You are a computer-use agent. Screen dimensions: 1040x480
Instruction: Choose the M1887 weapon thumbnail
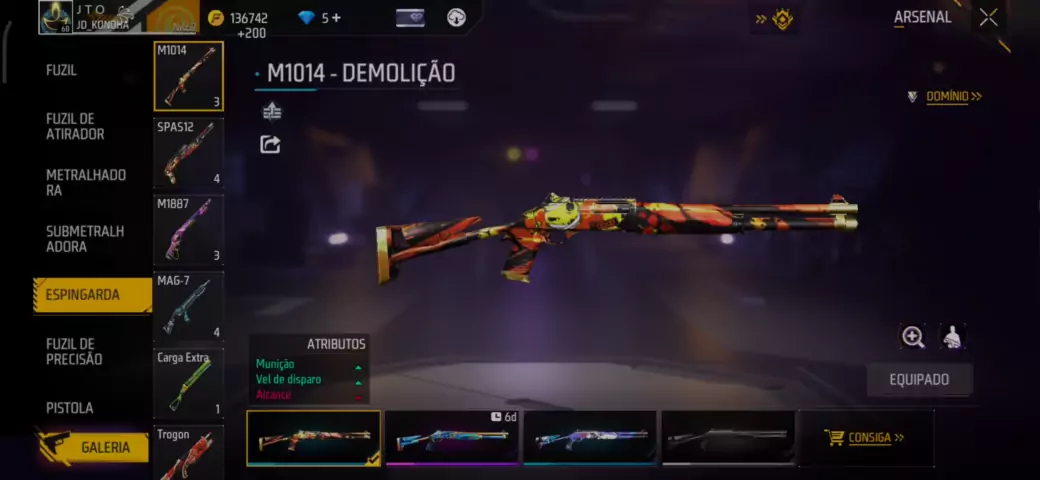pyautogui.click(x=188, y=230)
